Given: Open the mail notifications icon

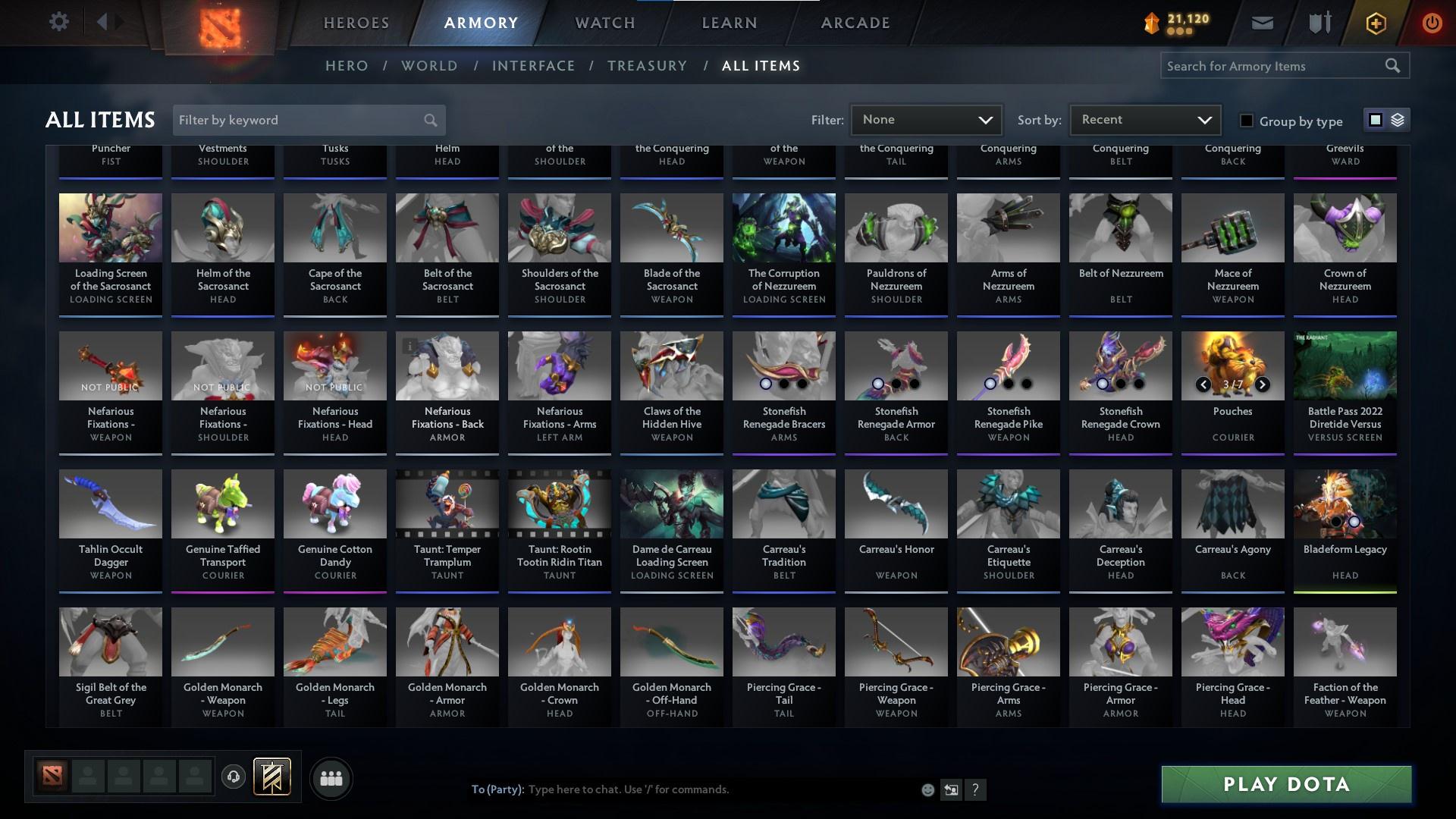Looking at the screenshot, I should (1261, 22).
